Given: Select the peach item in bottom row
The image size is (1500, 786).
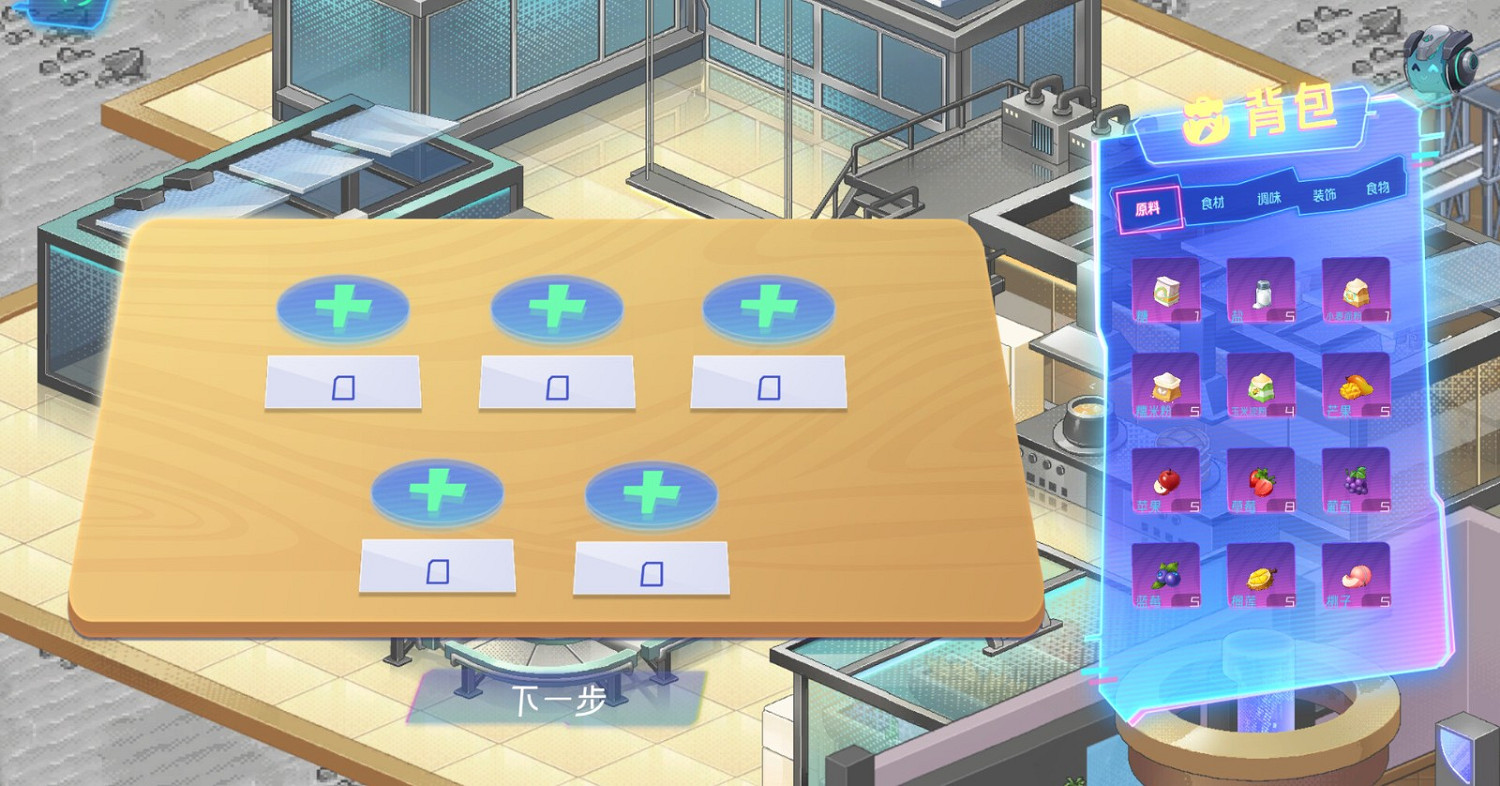Looking at the screenshot, I should (1356, 575).
